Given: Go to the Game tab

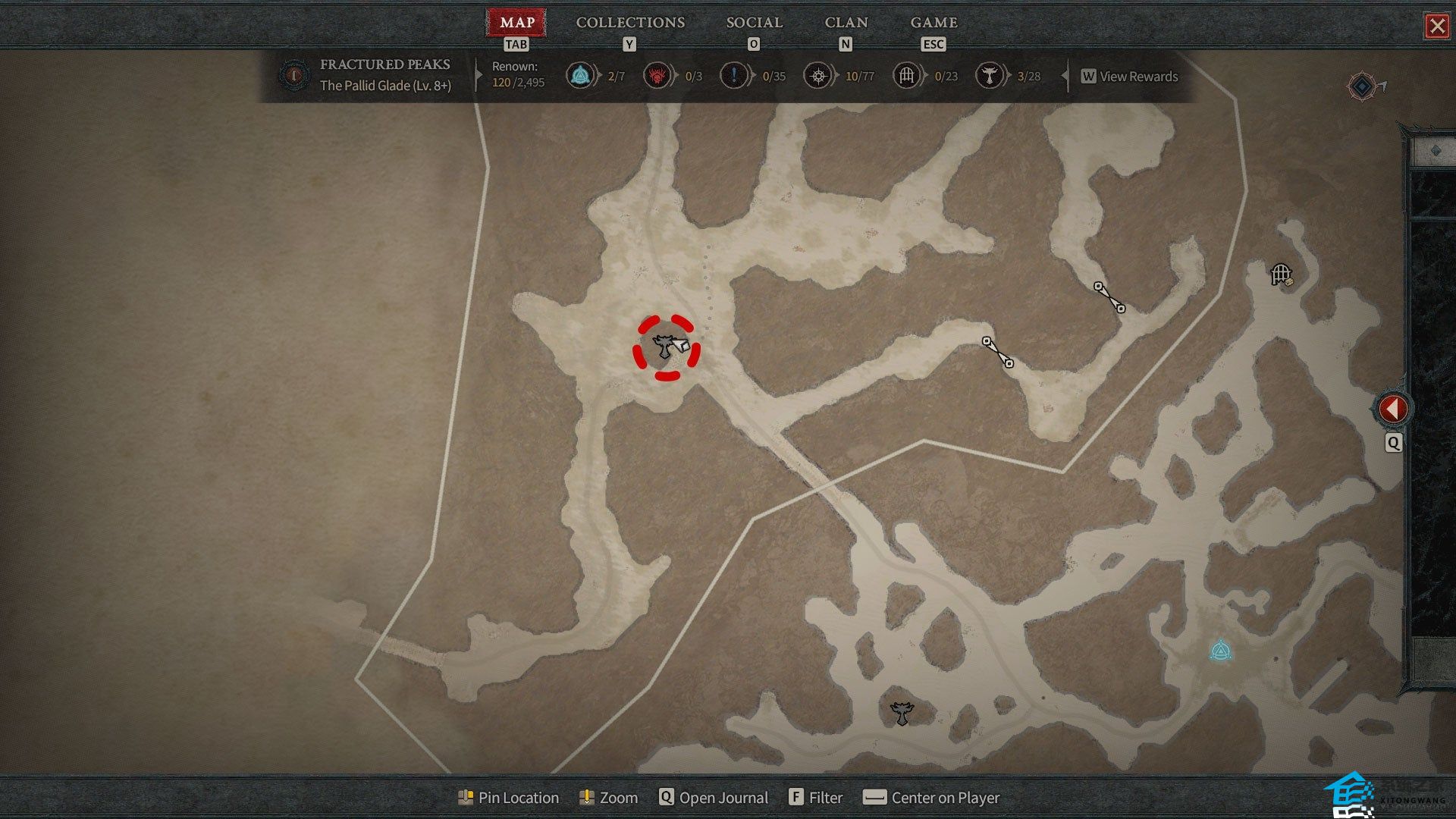Looking at the screenshot, I should (934, 23).
